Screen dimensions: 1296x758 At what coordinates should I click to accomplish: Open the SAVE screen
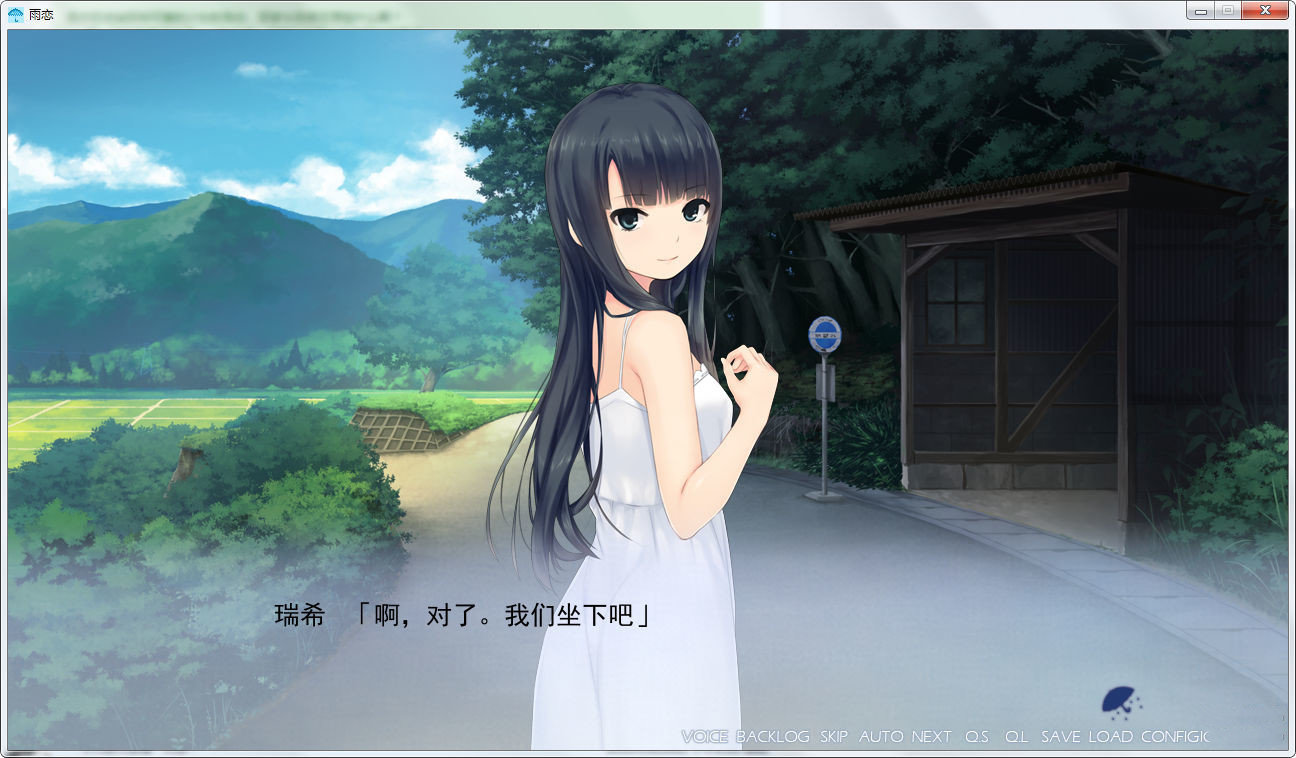click(1060, 736)
